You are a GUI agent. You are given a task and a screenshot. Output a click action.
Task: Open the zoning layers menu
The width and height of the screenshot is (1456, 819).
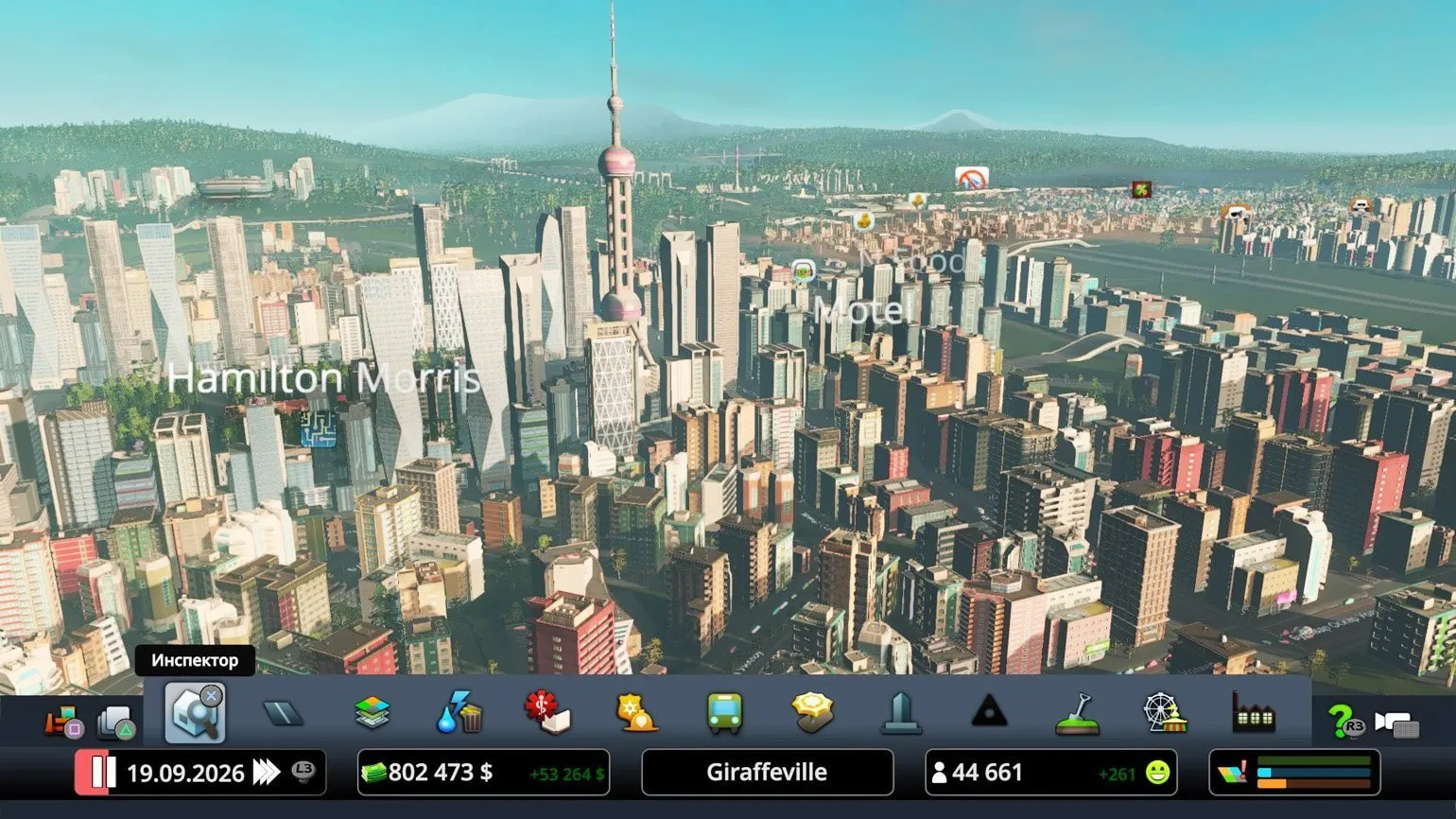[x=373, y=713]
